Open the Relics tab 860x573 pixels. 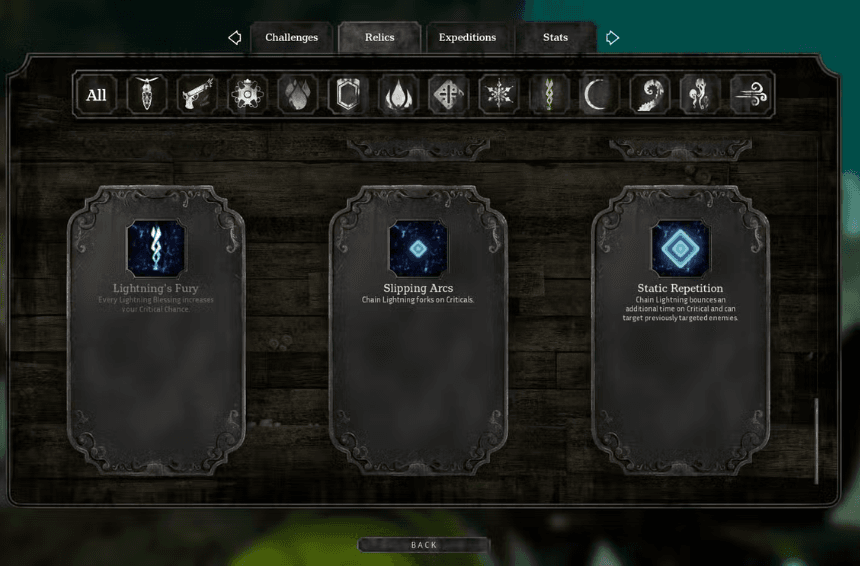pyautogui.click(x=379, y=38)
